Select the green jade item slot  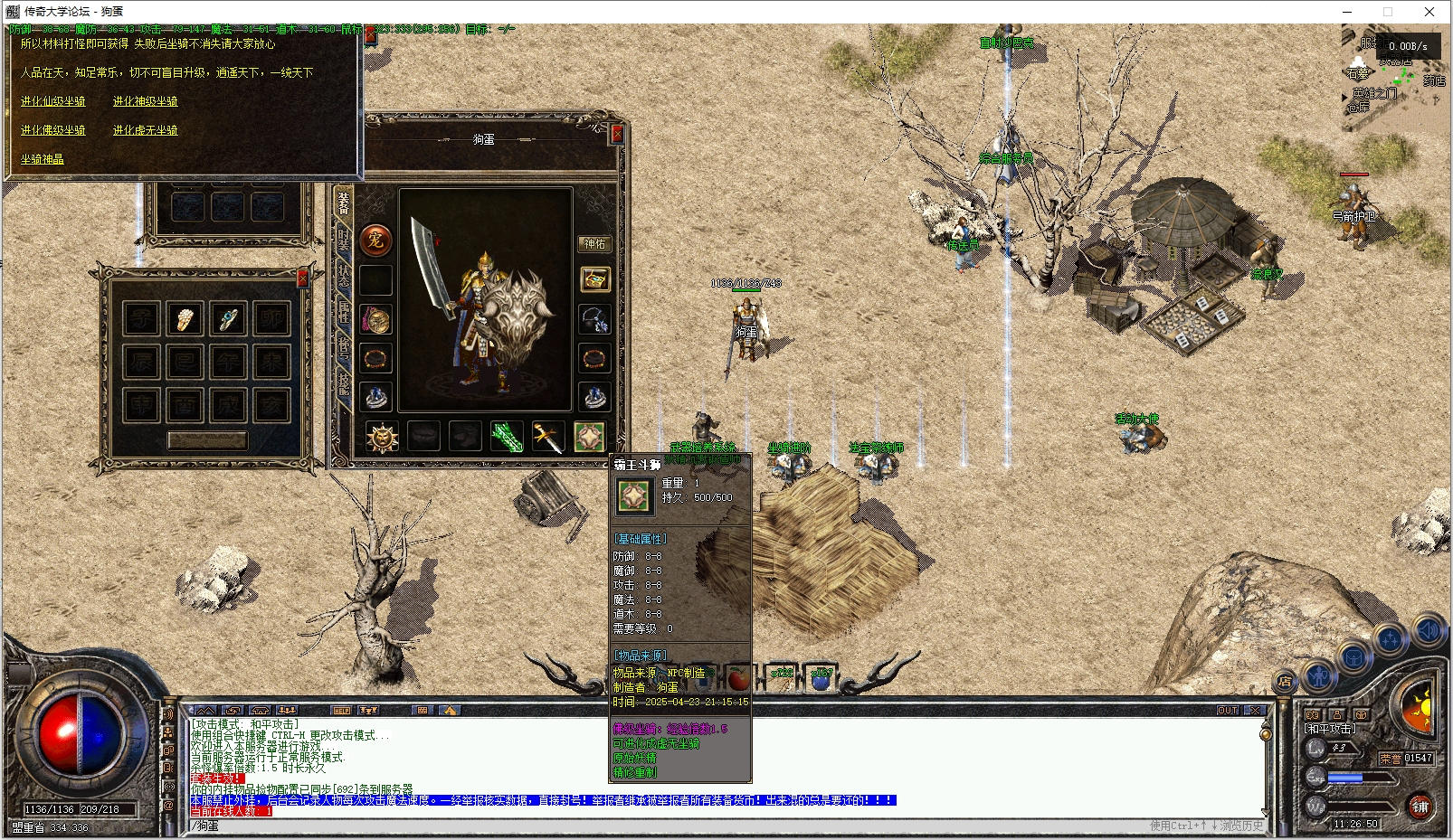pos(507,437)
